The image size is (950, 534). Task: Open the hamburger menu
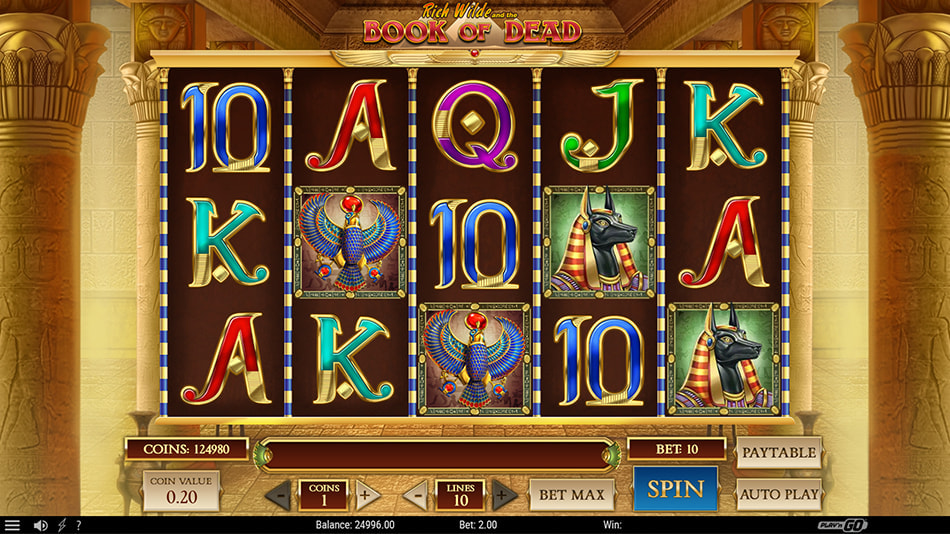coord(12,525)
